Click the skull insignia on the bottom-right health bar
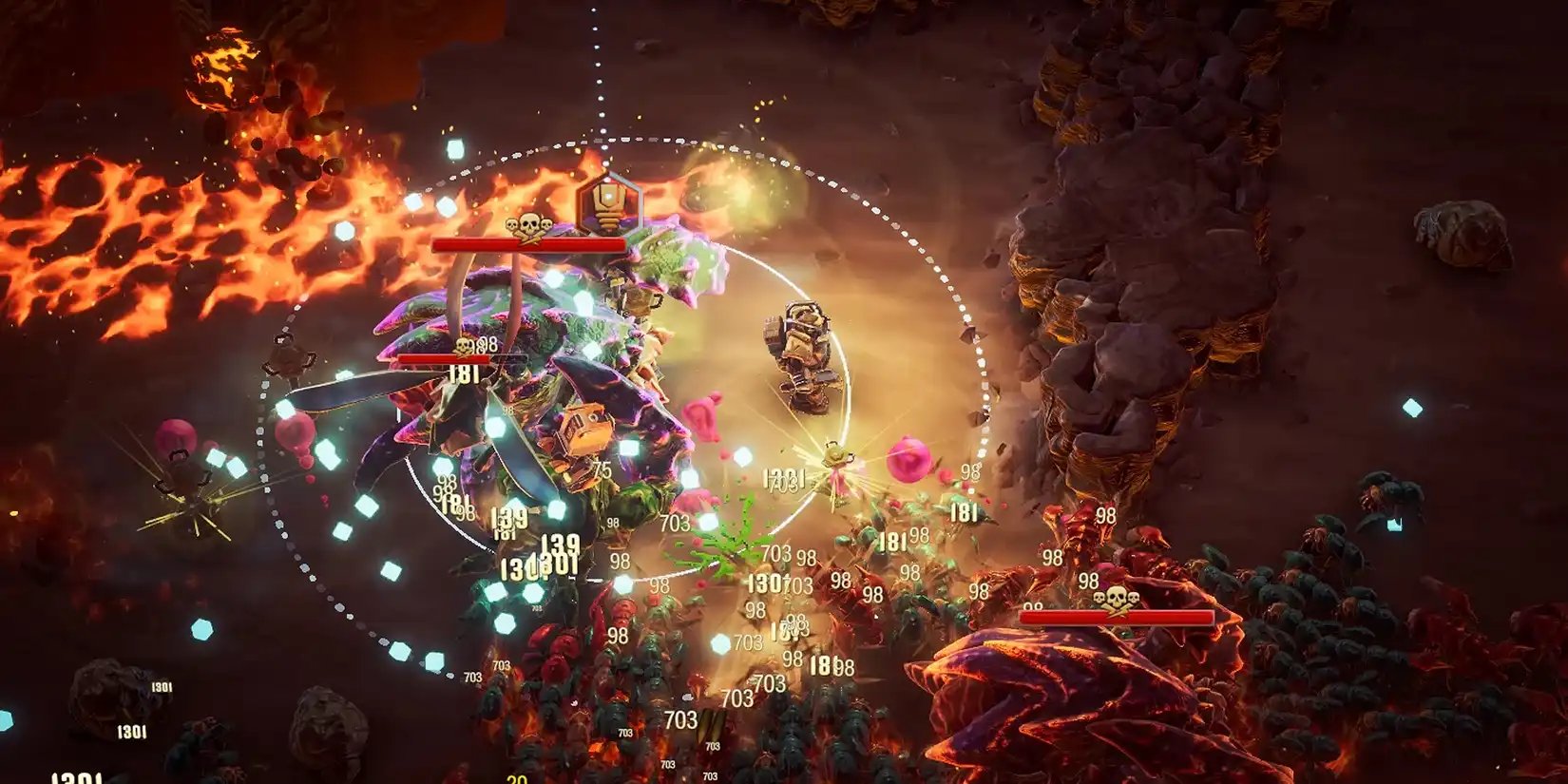The image size is (1568, 784). (1119, 599)
